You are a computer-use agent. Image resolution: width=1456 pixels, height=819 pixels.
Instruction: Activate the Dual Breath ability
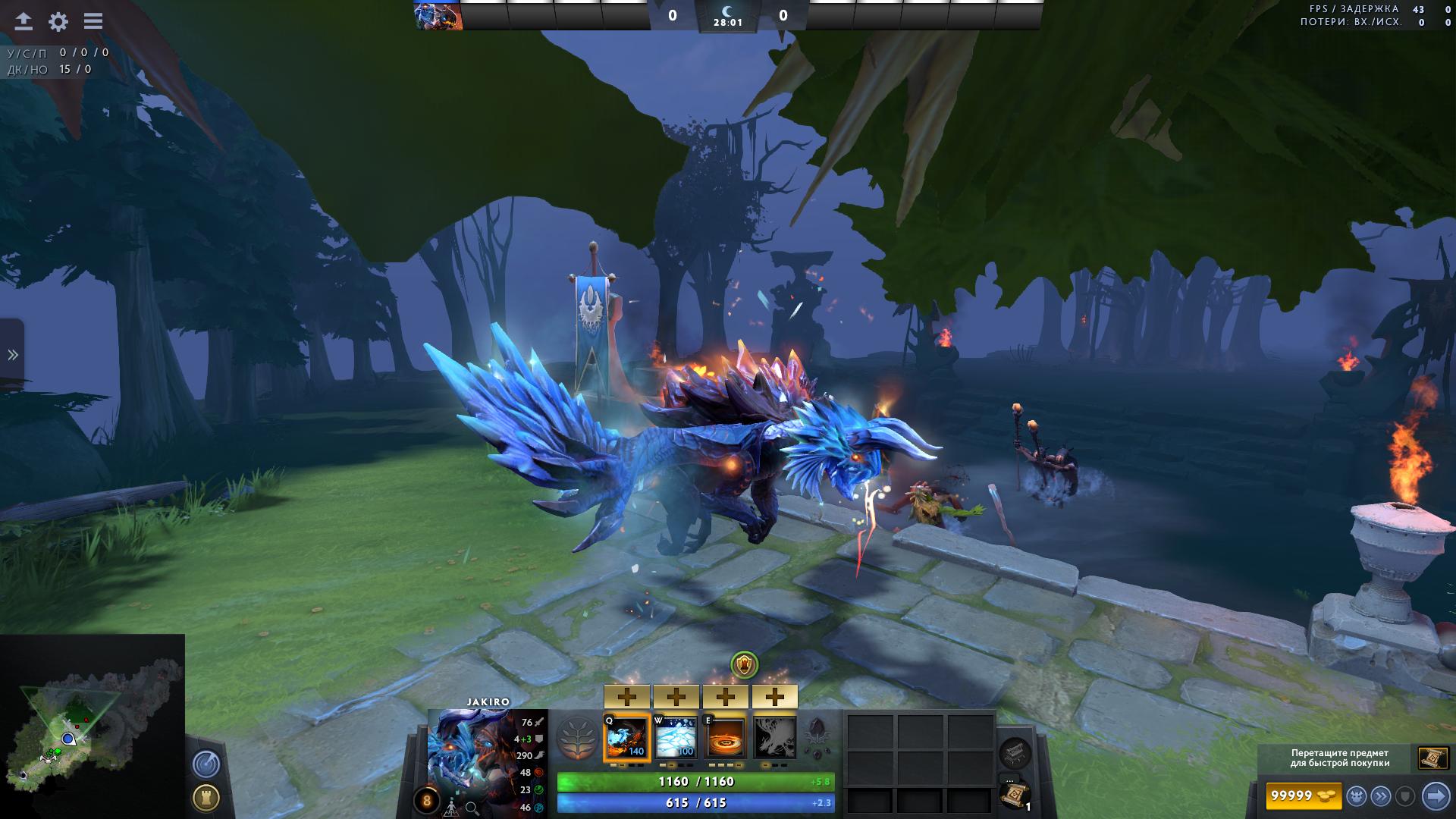tap(626, 737)
